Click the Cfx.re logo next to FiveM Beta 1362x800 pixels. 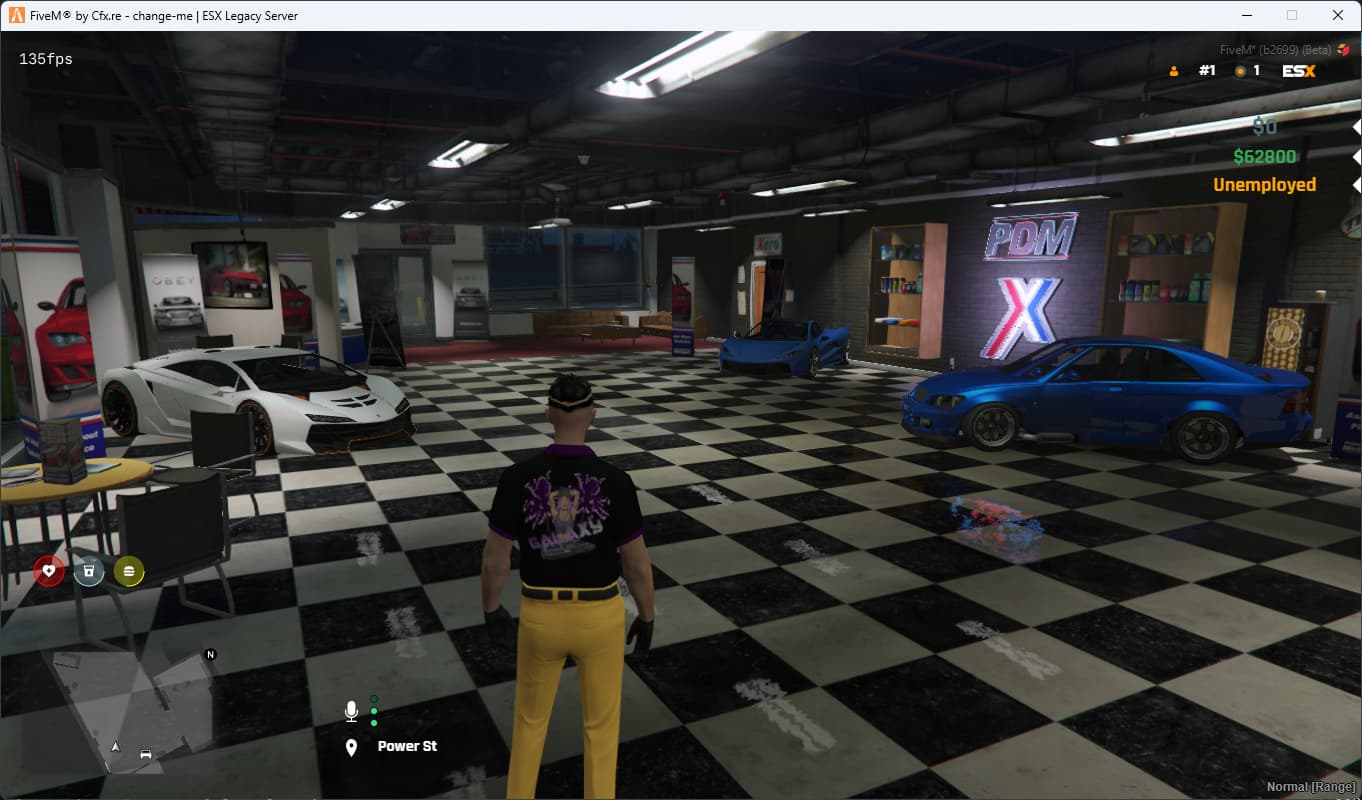1343,49
